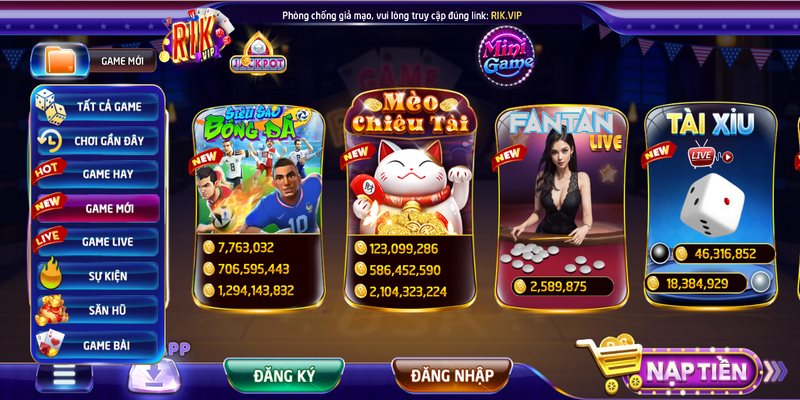Select the Săn Hũ category
800x400 pixels.
coord(97,310)
